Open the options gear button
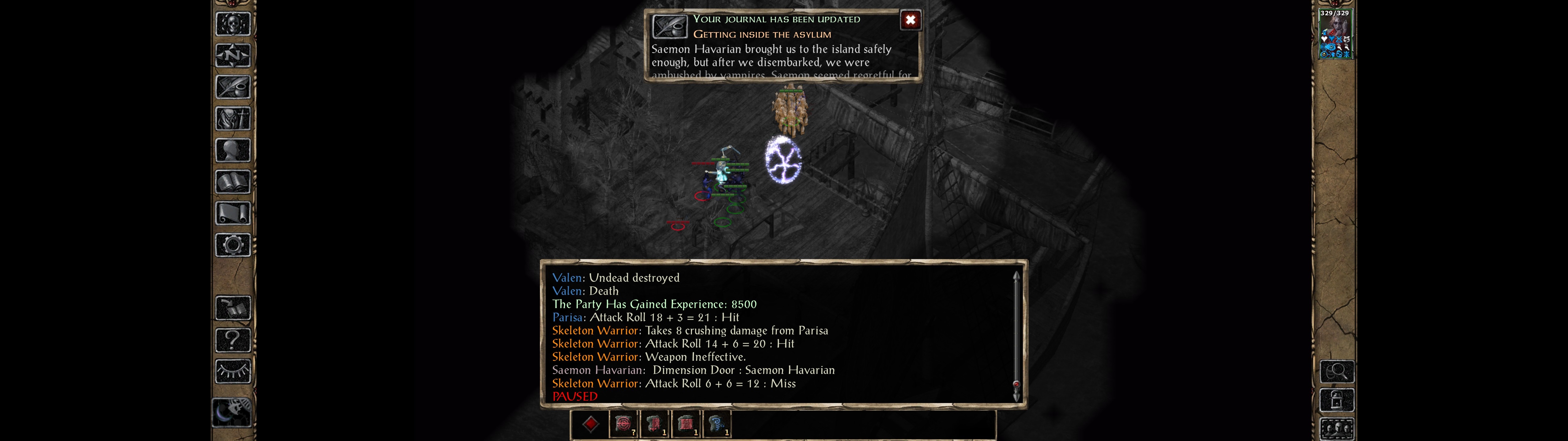 [232, 245]
